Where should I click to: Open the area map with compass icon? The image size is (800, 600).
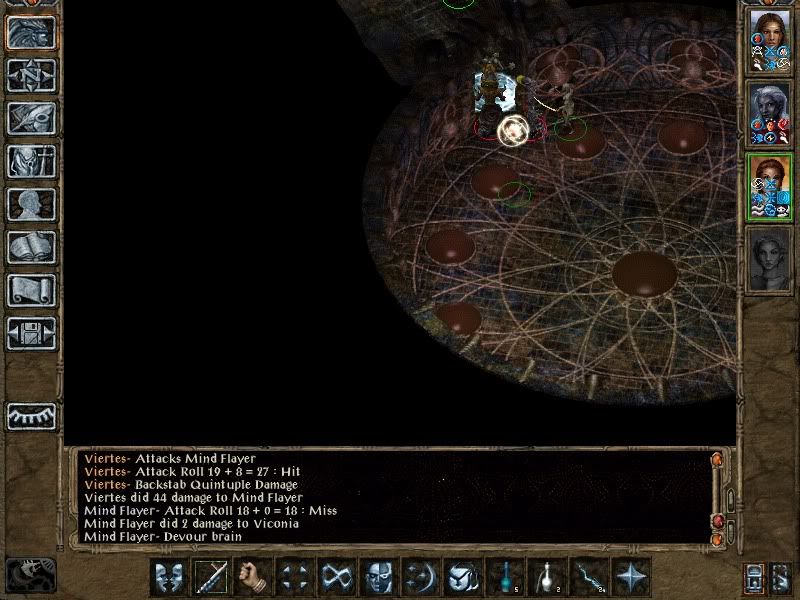pos(31,75)
